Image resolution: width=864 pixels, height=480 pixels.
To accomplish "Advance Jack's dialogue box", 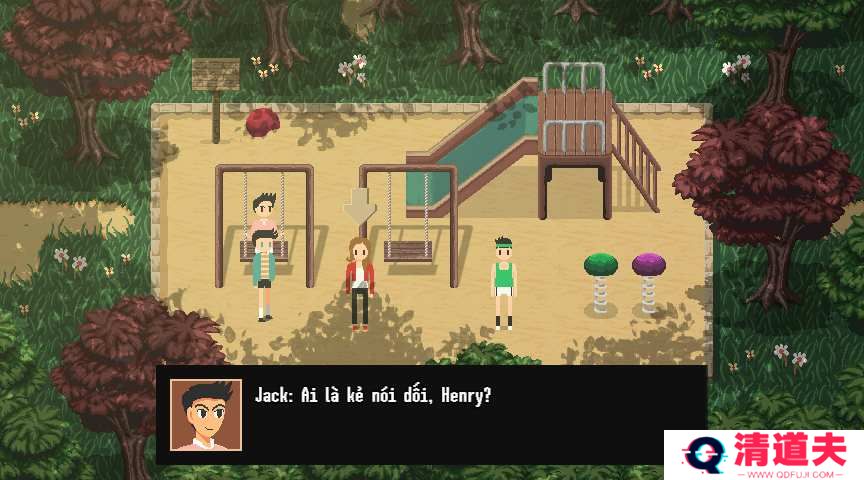I will tap(430, 414).
